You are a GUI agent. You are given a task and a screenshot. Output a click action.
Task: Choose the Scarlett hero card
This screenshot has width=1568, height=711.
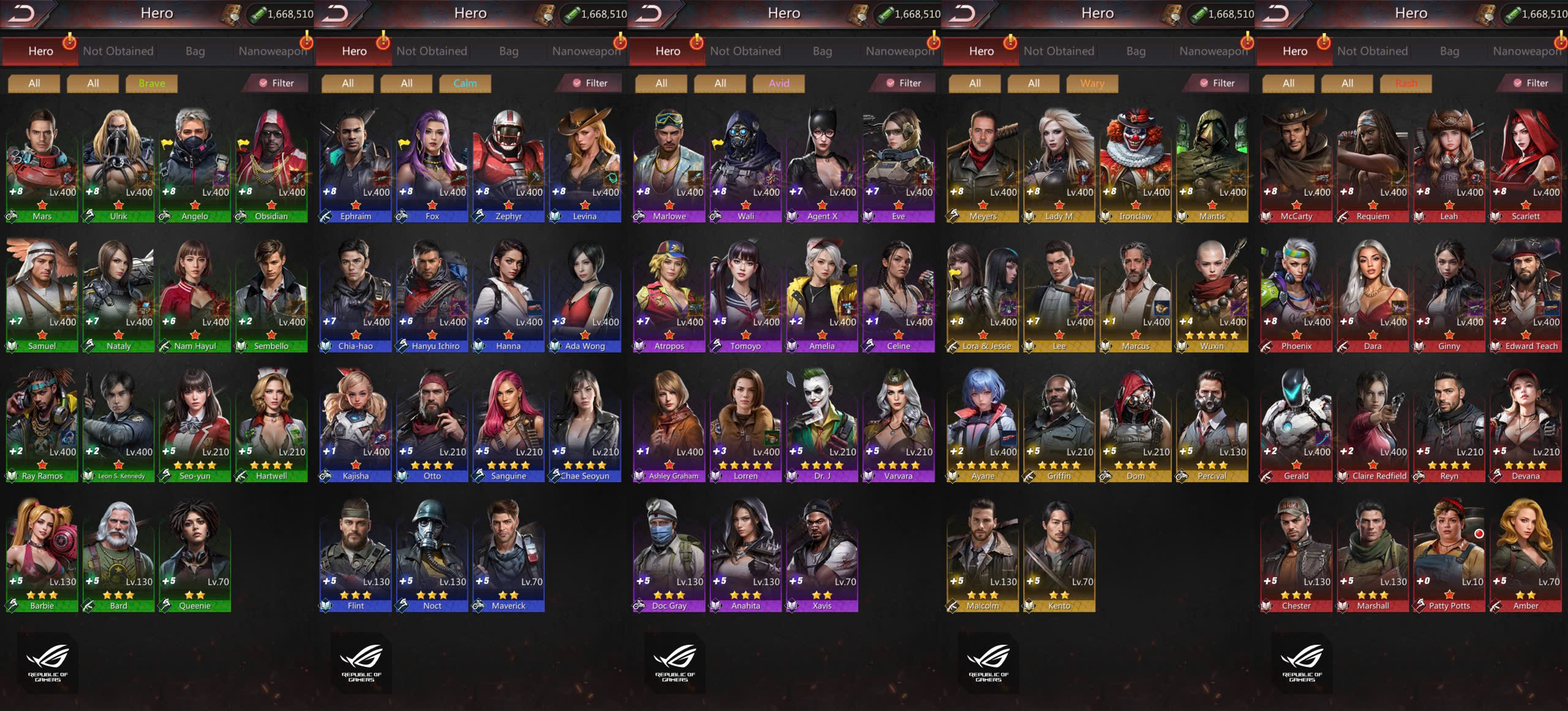pos(1525,164)
